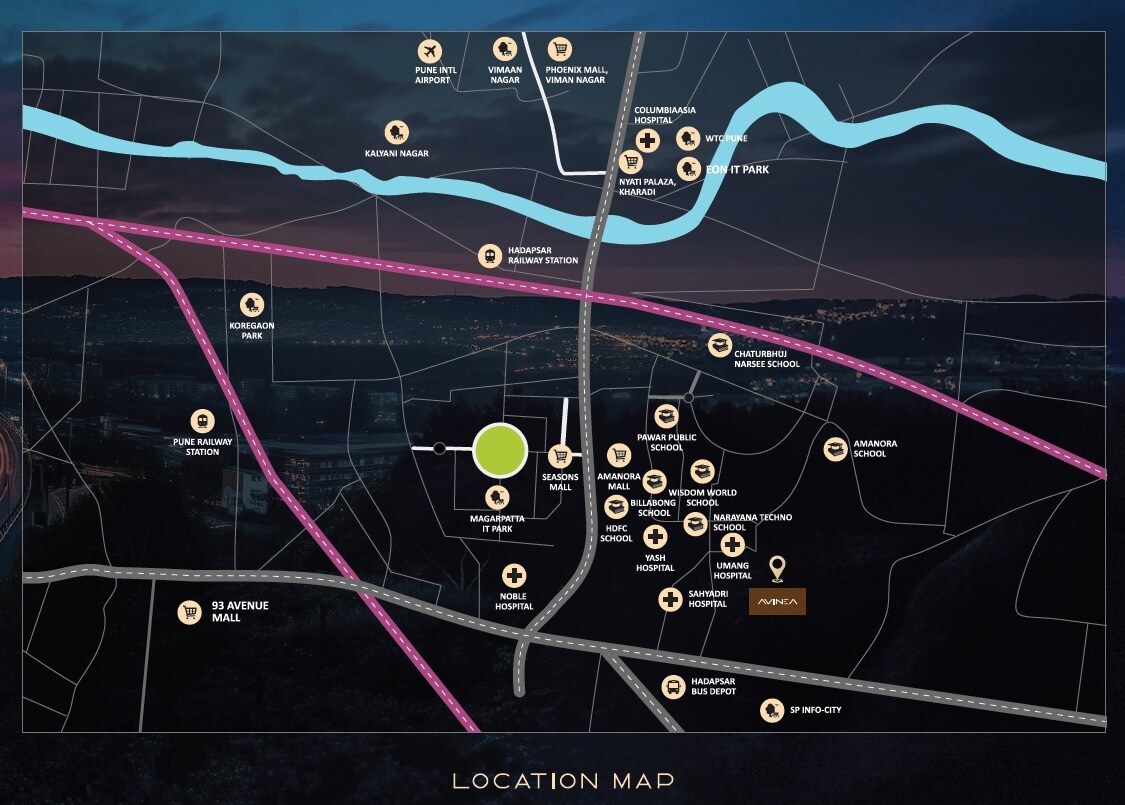Choose the Columbia Asia Hospital cross marker

click(648, 141)
